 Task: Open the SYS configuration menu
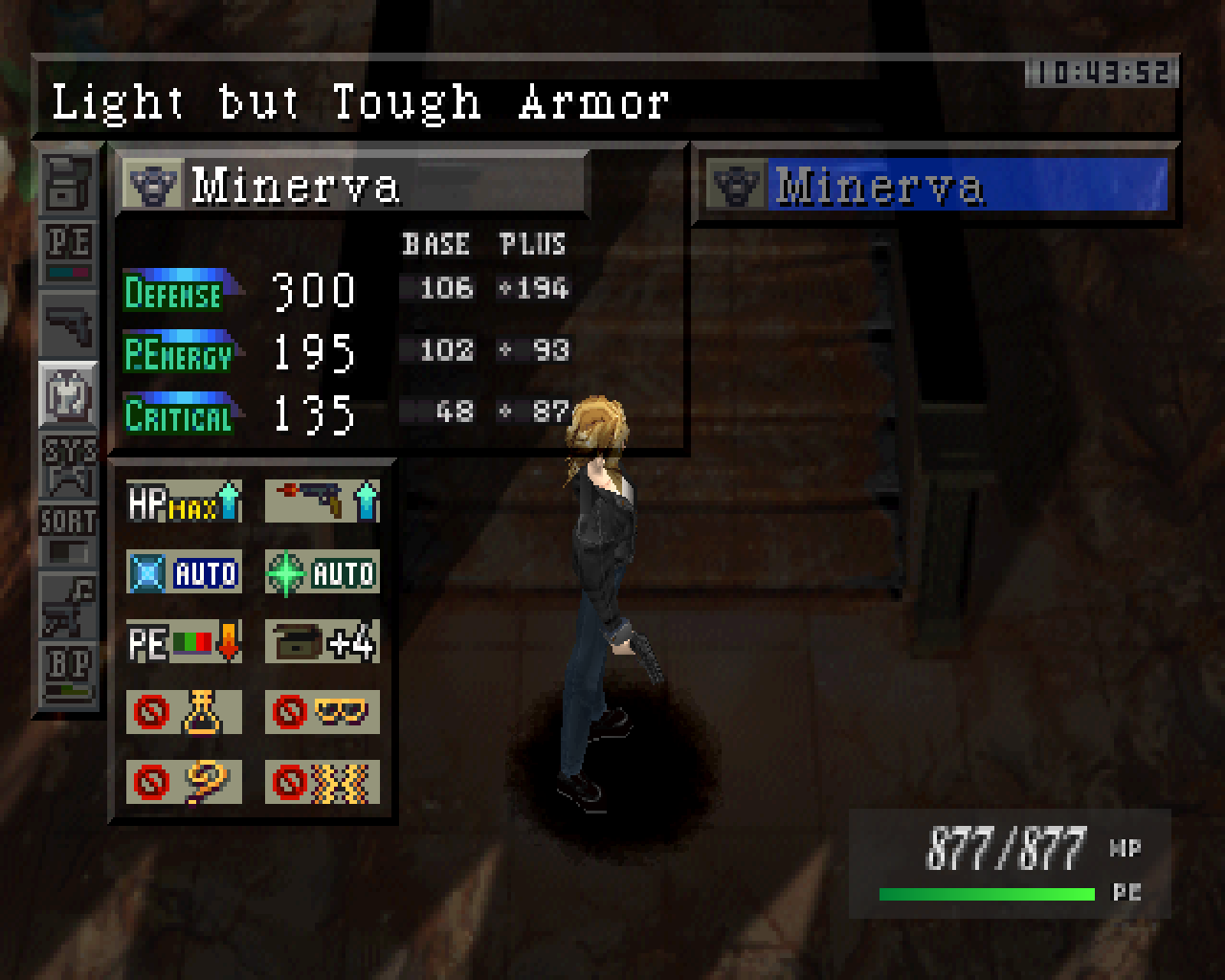tap(67, 461)
